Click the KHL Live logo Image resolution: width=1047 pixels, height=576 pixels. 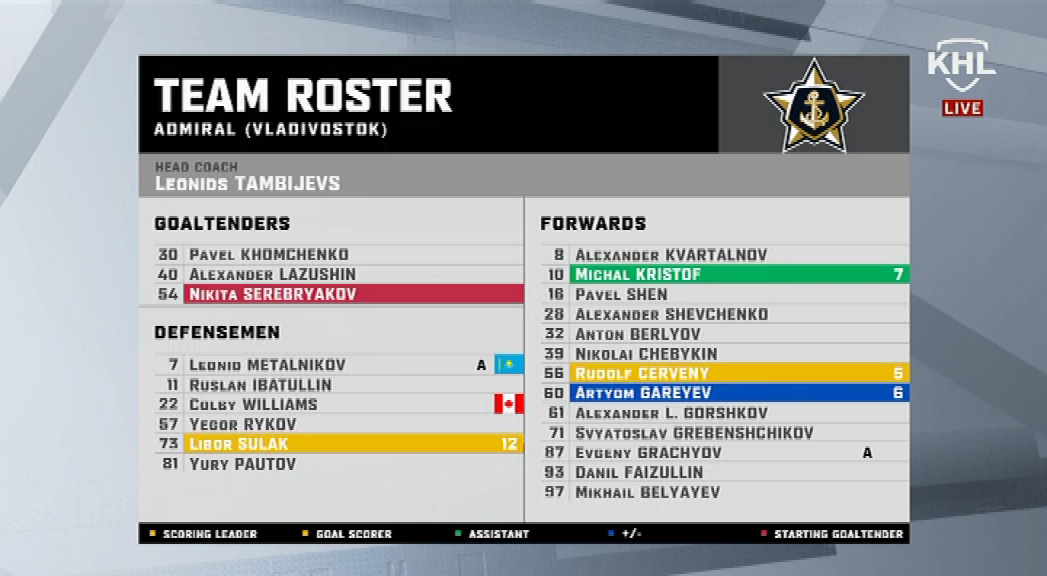click(961, 78)
